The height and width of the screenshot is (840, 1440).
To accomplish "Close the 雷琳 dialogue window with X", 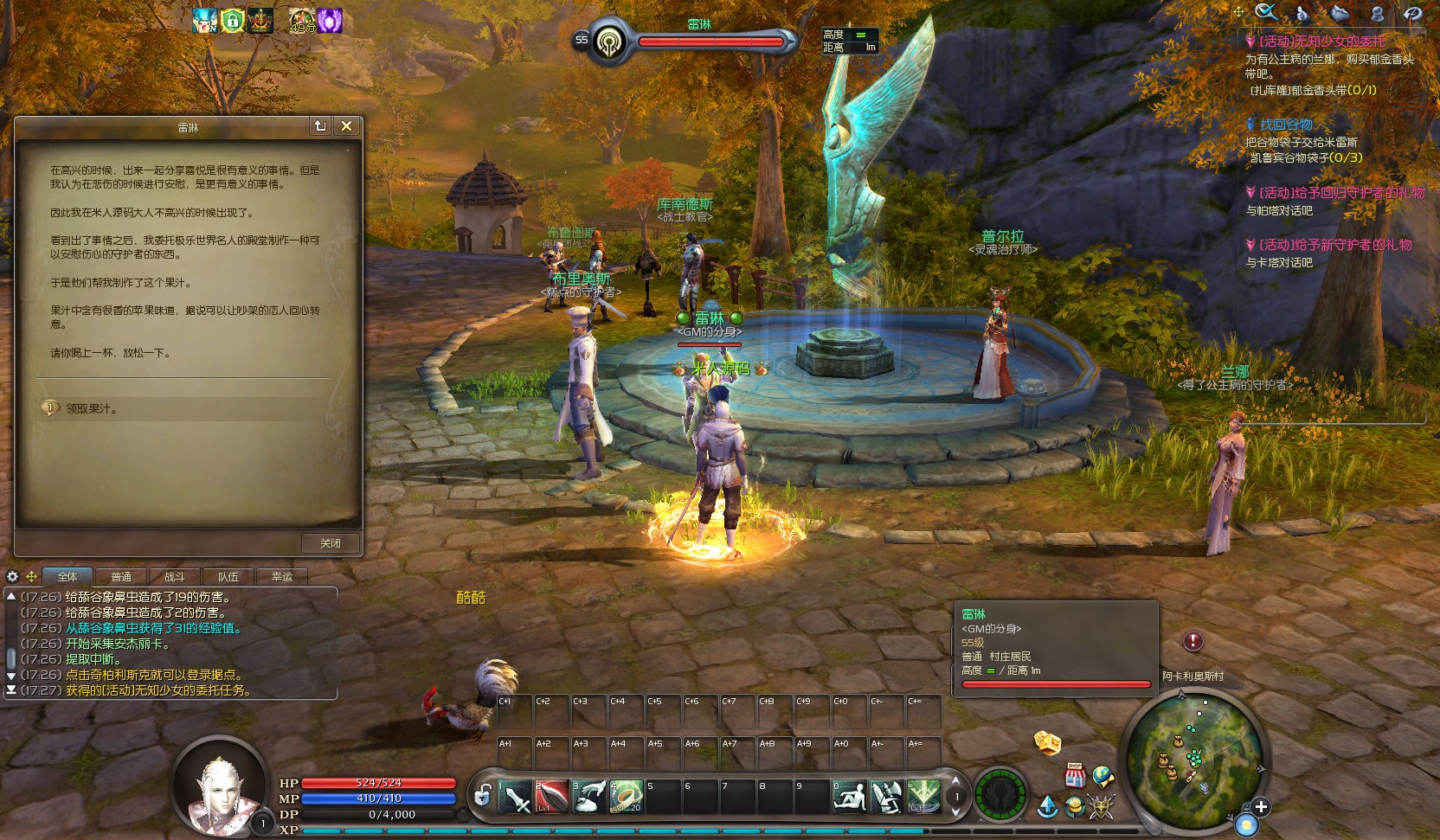I will pyautogui.click(x=346, y=126).
